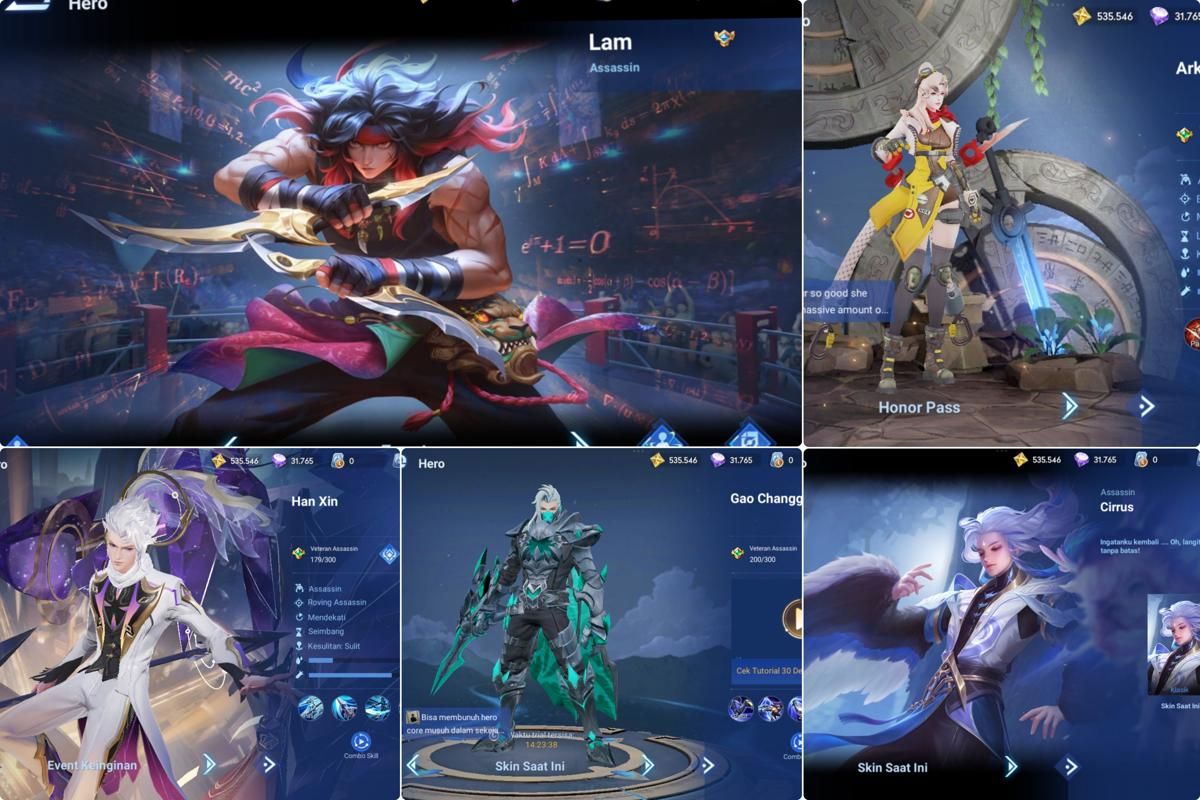Choose Skin Saat Ini under Cirrus
Screen dimensions: 1200x800
892,767
